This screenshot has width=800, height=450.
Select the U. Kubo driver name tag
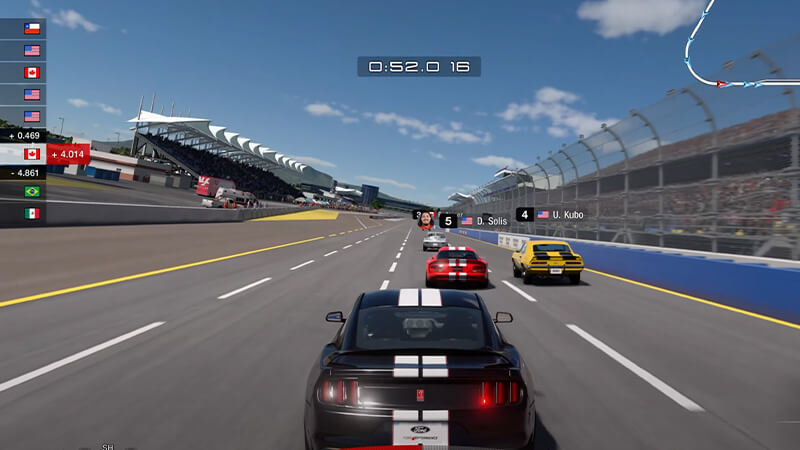click(x=561, y=214)
